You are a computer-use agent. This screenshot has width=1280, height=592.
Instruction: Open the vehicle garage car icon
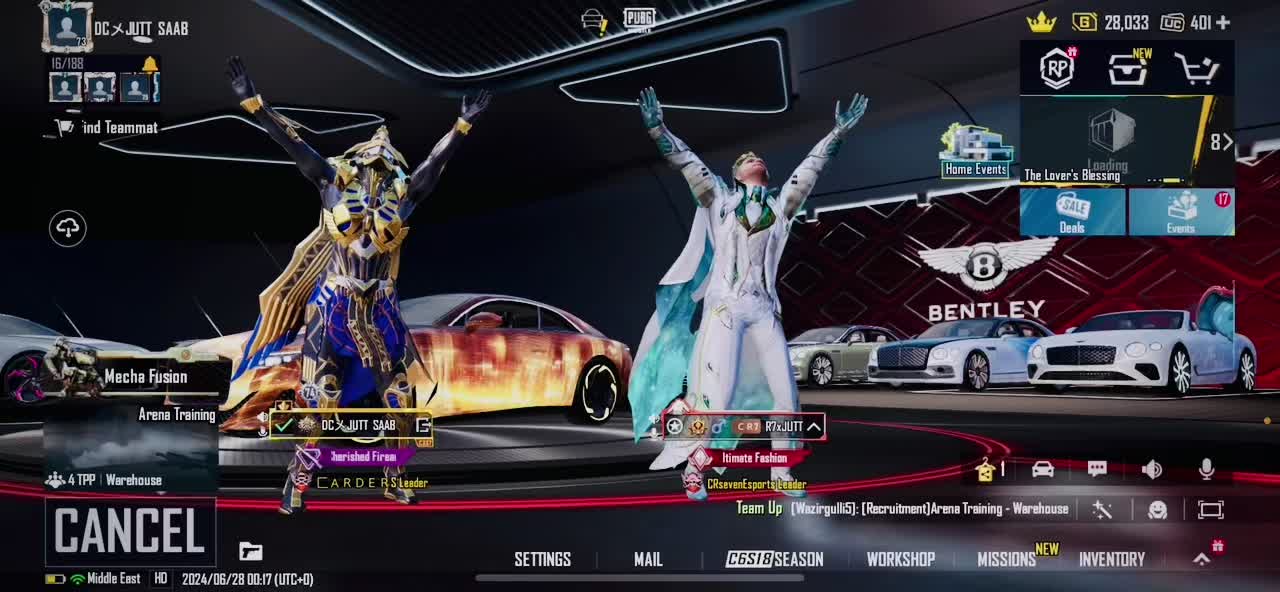pos(1042,469)
